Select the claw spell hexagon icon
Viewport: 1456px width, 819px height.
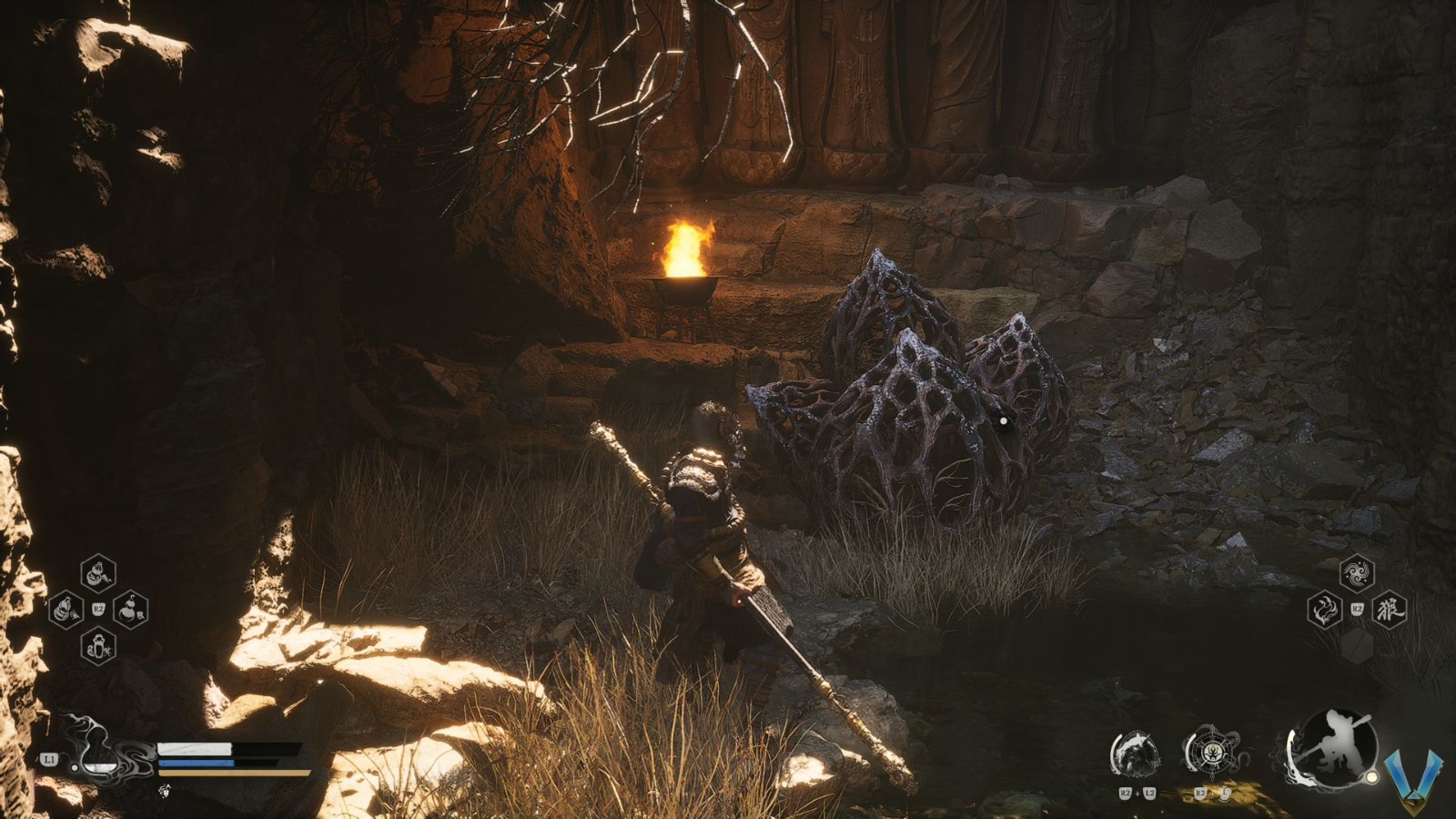pyautogui.click(x=1324, y=610)
